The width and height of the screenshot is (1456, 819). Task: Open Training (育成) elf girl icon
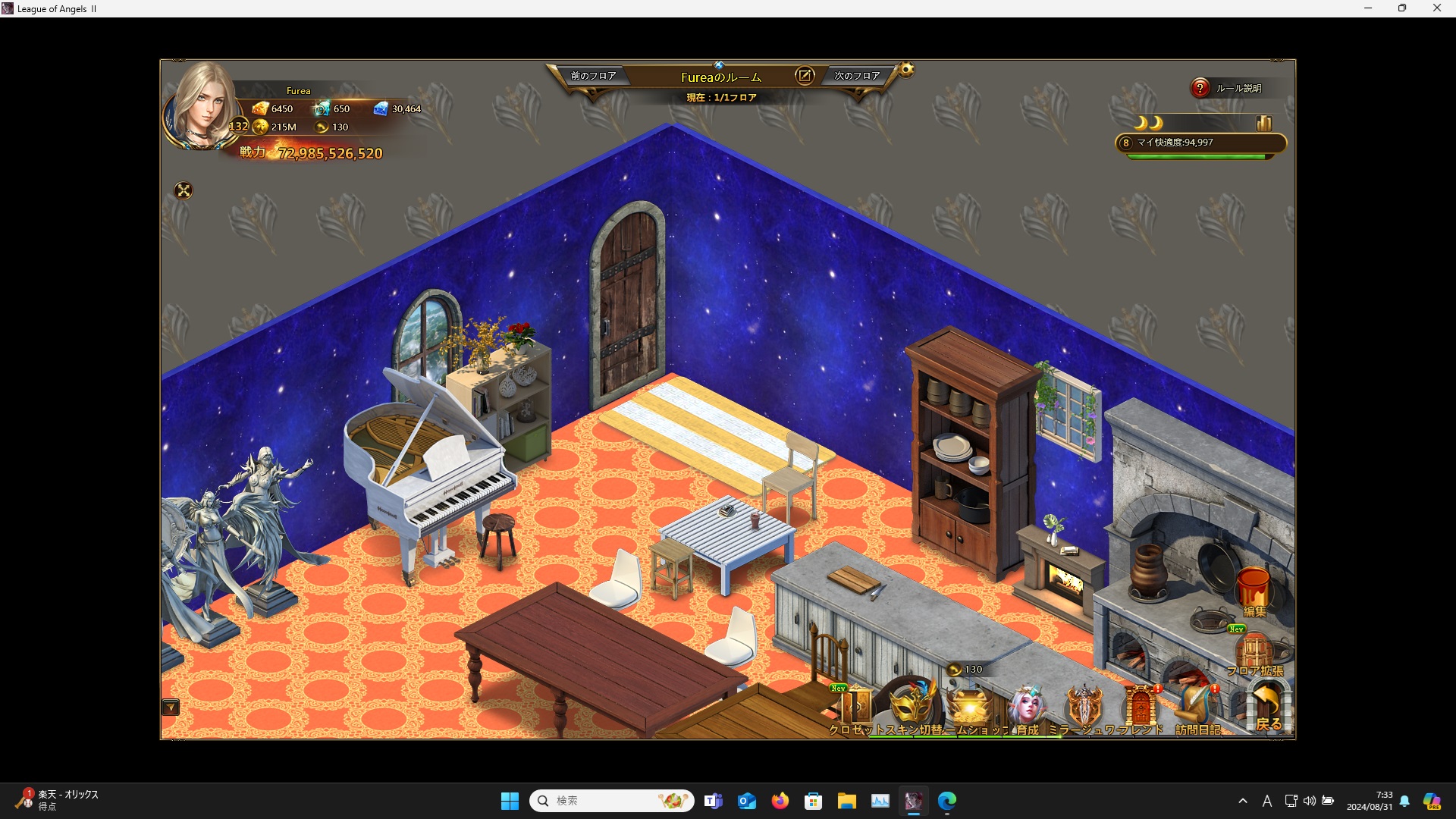tap(1028, 707)
